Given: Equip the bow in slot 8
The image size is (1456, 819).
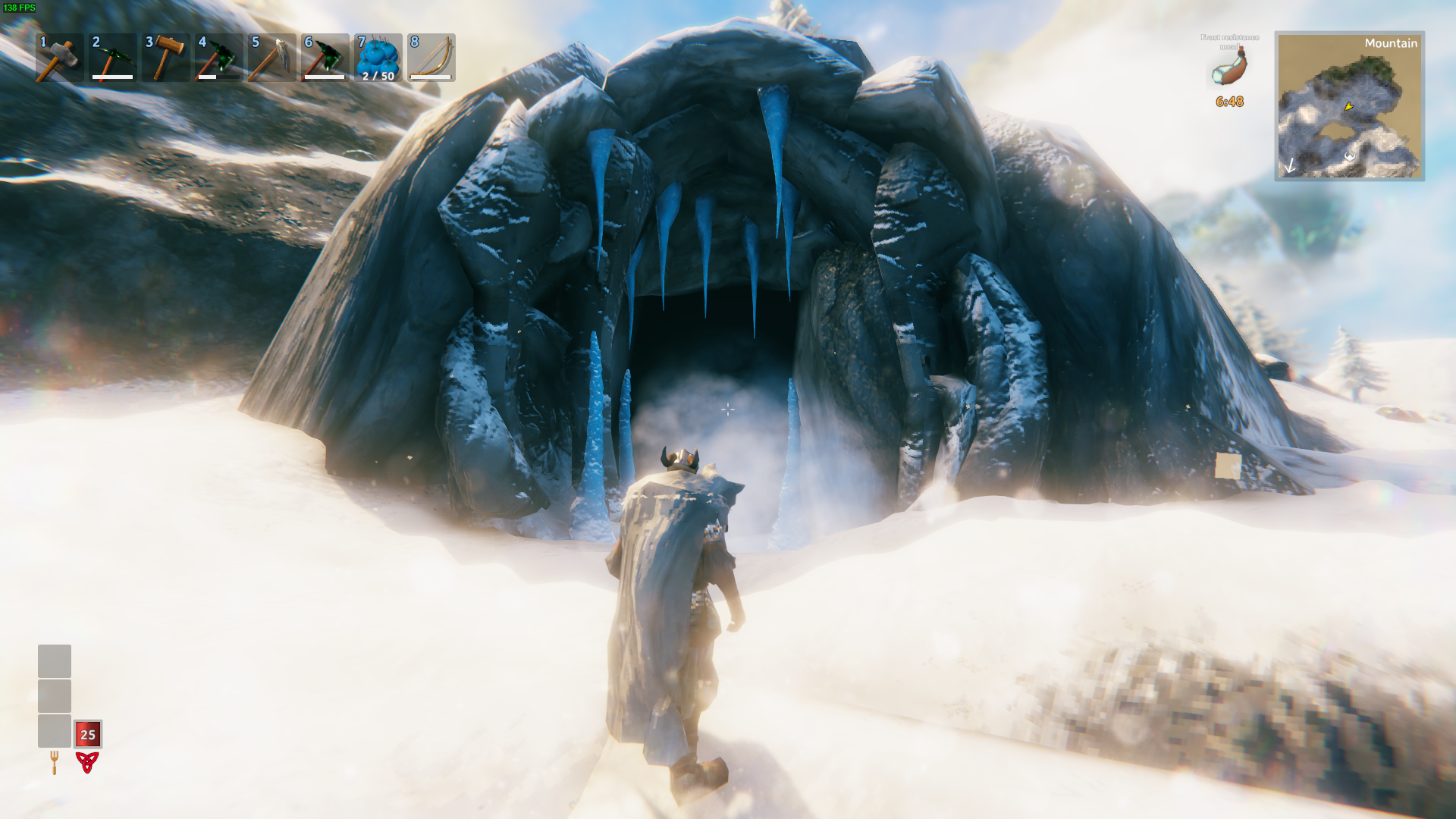Looking at the screenshot, I should [431, 58].
